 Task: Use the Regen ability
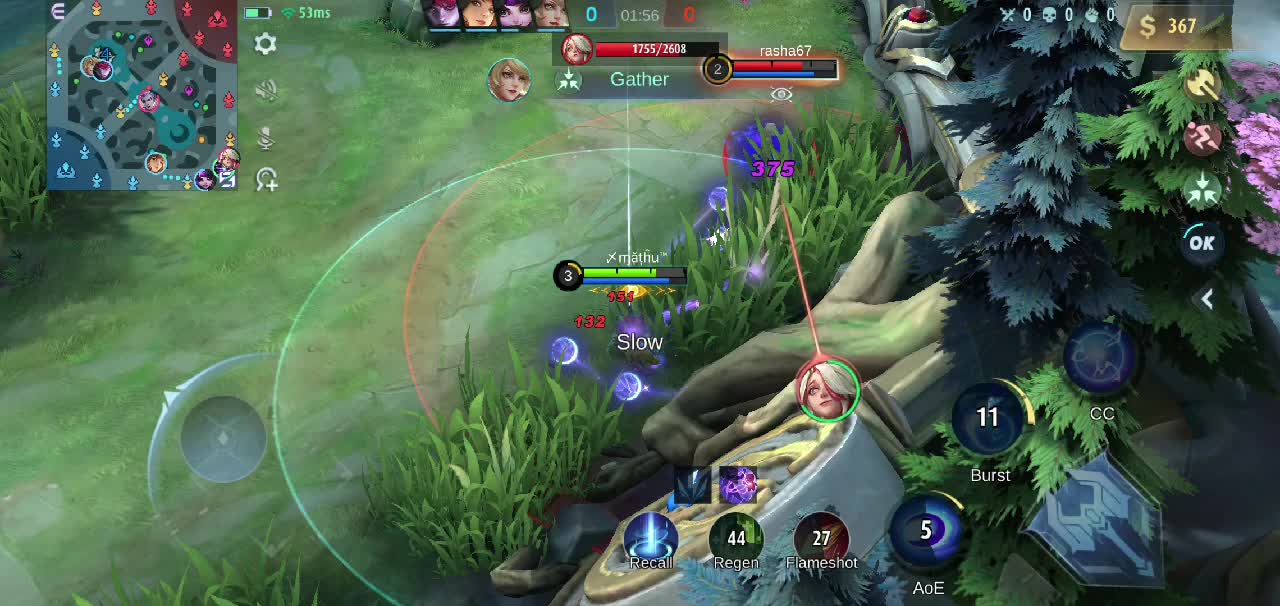point(736,539)
